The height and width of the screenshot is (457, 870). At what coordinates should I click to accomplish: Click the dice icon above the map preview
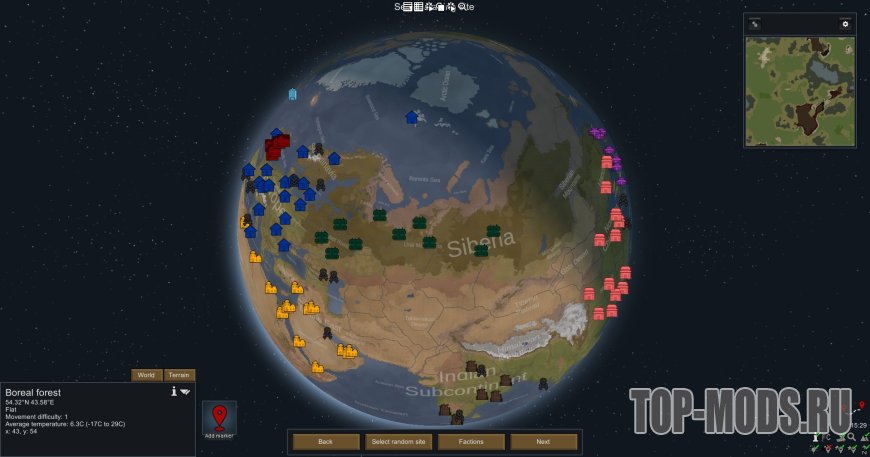coord(756,24)
